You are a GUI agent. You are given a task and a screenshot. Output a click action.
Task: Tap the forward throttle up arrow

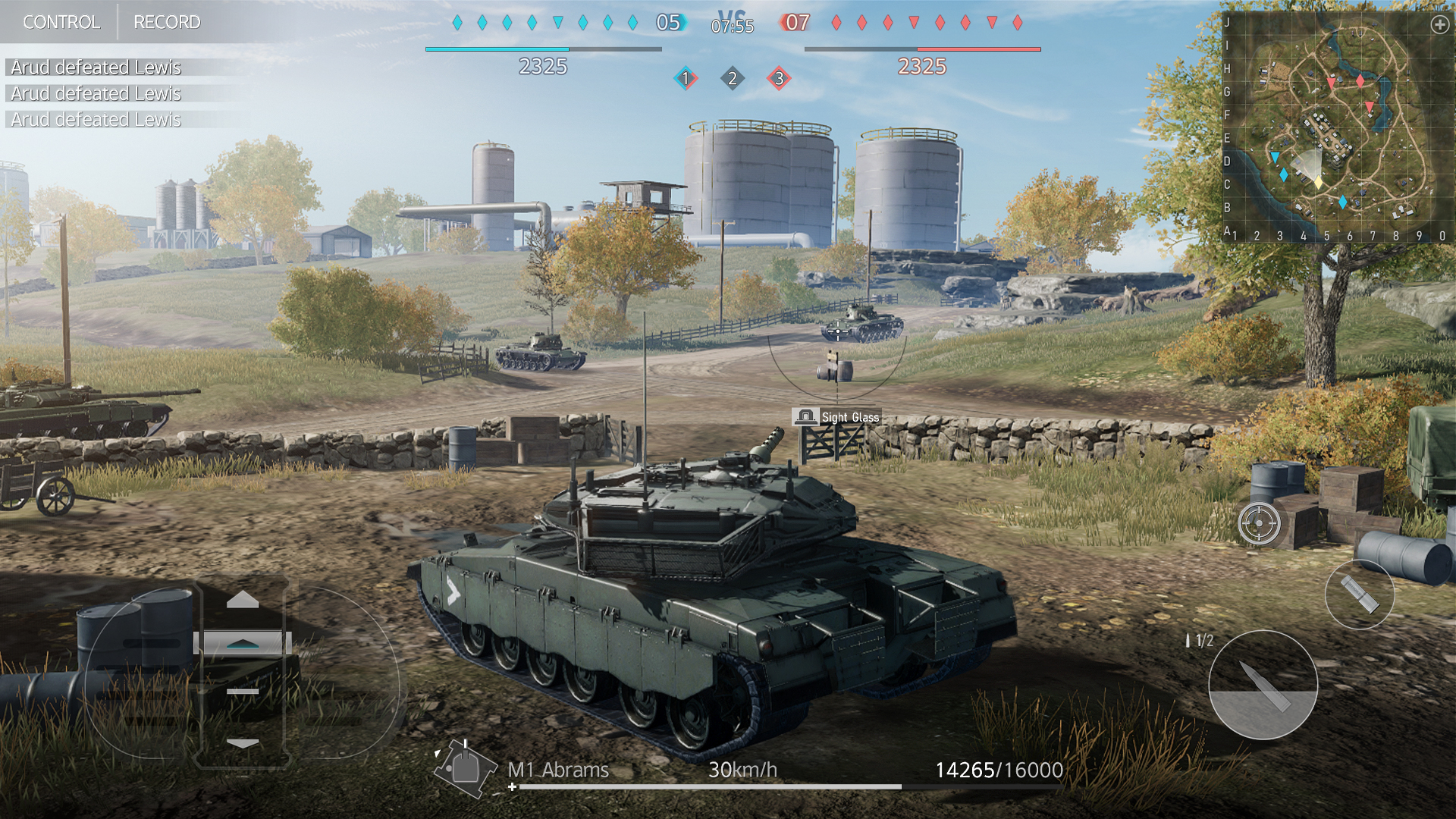(x=243, y=600)
